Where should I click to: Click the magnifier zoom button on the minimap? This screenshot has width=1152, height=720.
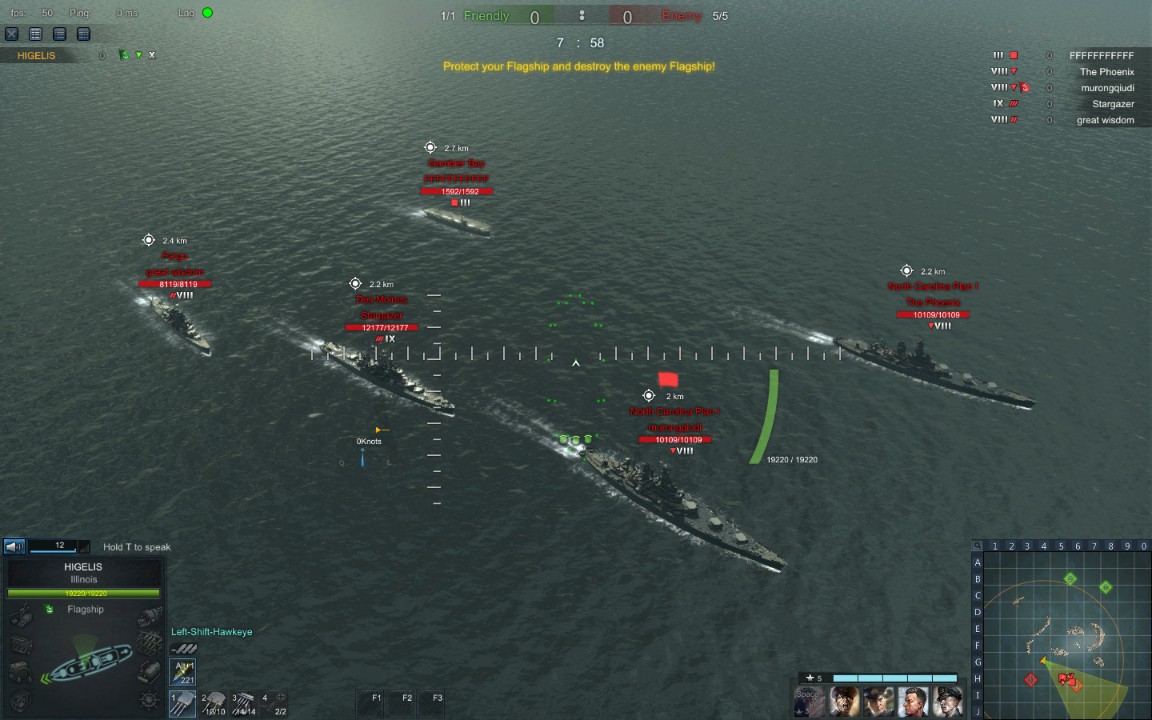(979, 546)
